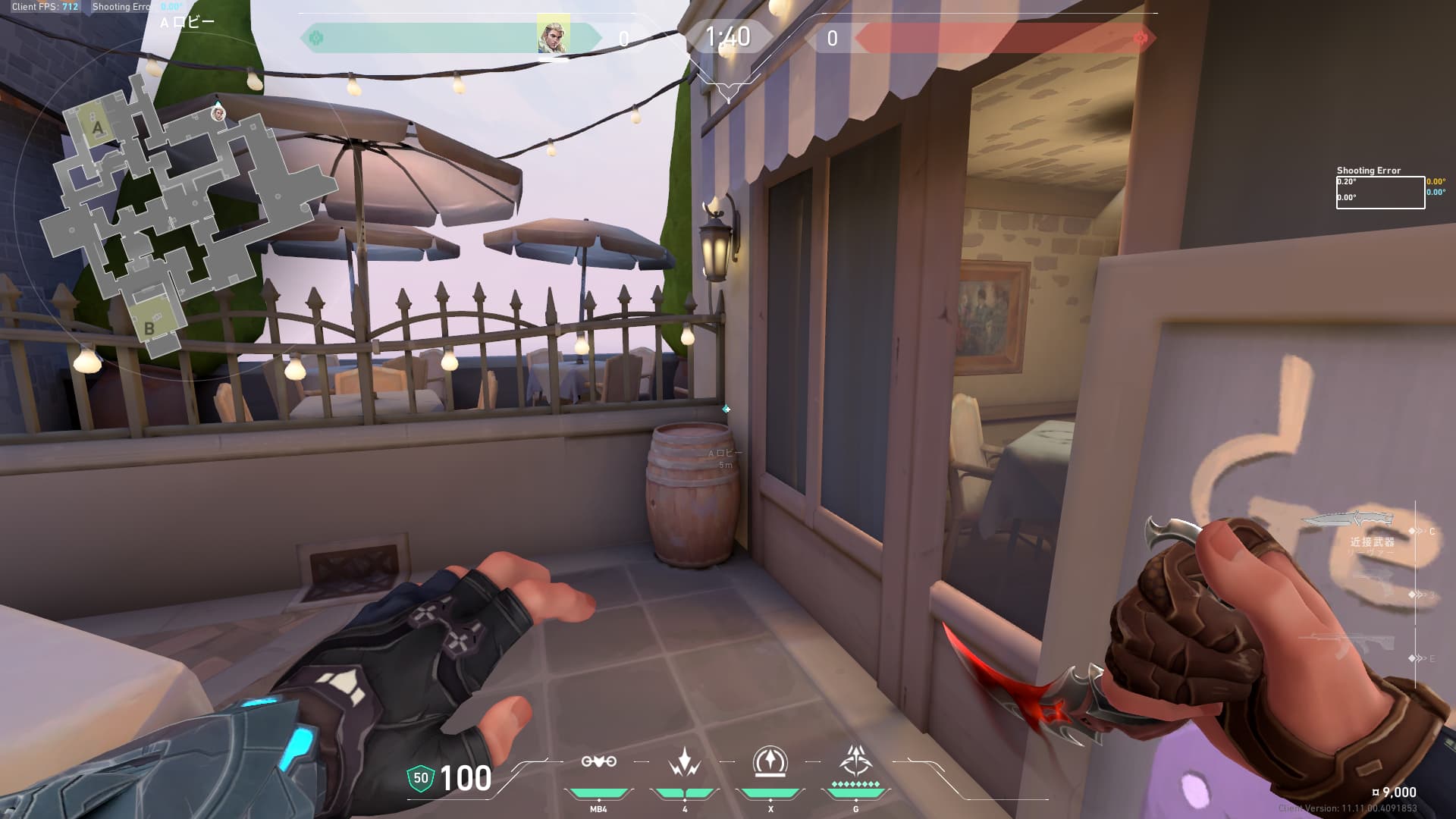Activate the Recon Bolt ability icon
The image size is (1456, 819).
(770, 761)
